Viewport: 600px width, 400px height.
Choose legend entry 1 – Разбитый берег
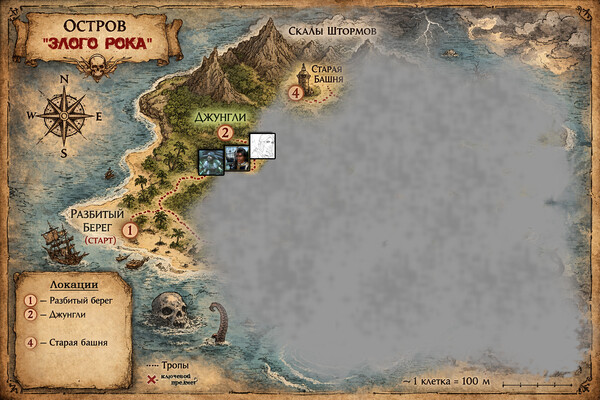coord(70,300)
